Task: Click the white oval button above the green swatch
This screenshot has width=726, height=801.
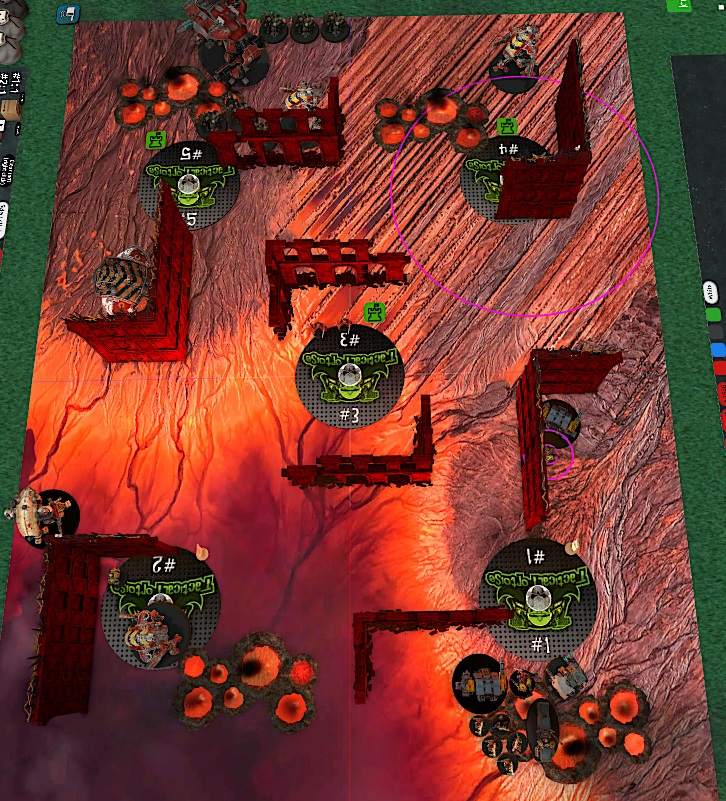Action: click(712, 292)
